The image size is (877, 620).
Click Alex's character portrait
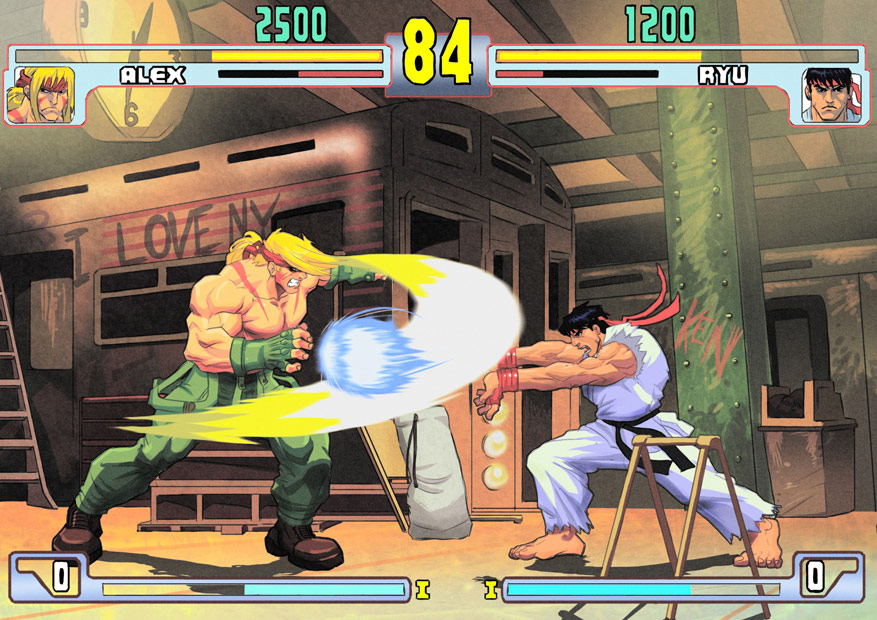(40, 94)
